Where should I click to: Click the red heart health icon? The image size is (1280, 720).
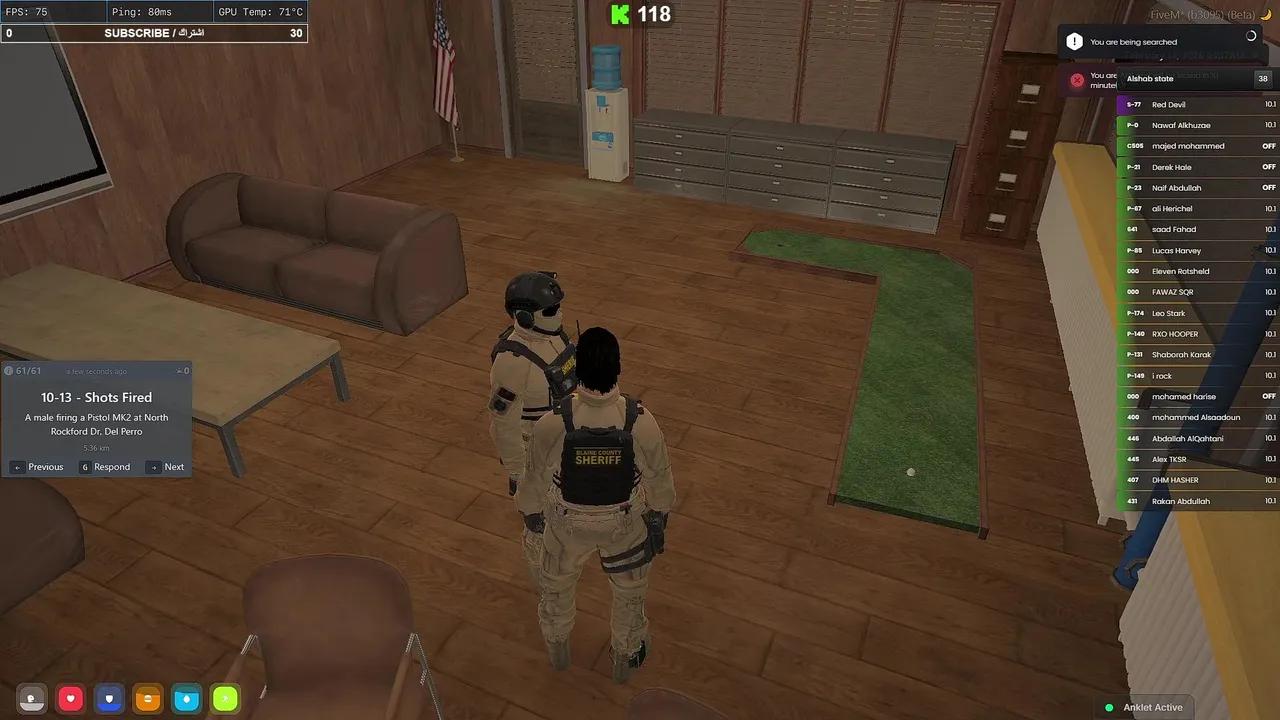(69, 699)
